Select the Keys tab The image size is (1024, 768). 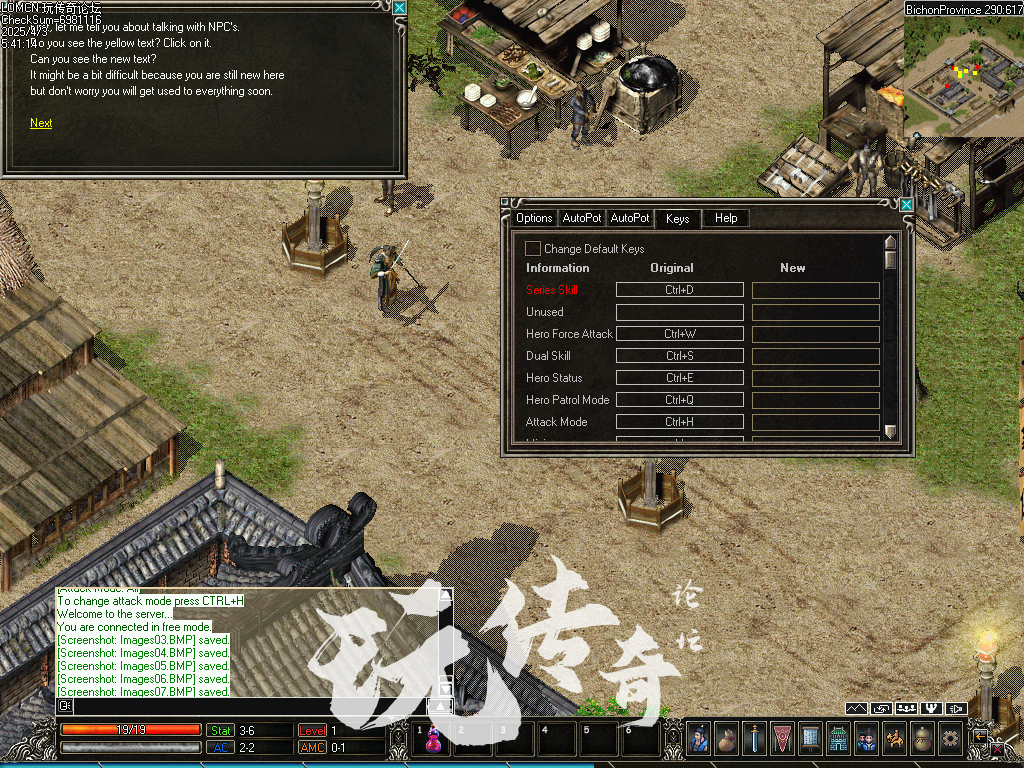677,218
